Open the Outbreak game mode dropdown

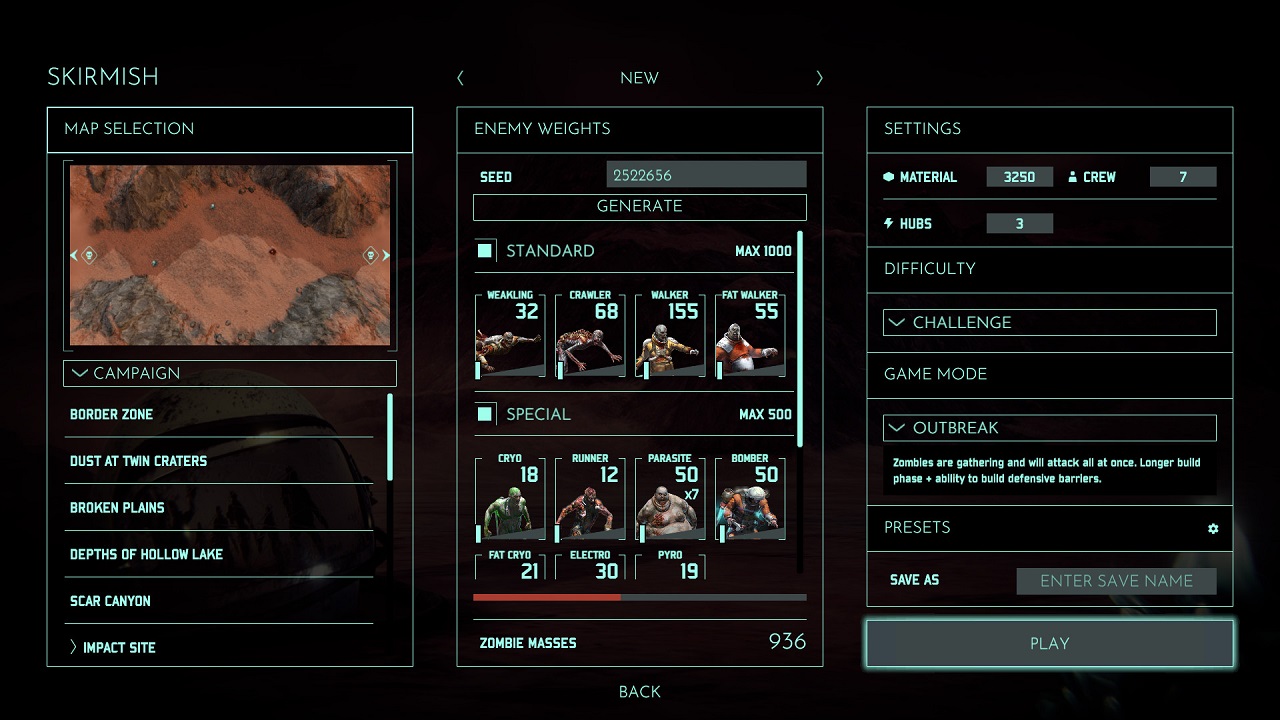(1049, 427)
